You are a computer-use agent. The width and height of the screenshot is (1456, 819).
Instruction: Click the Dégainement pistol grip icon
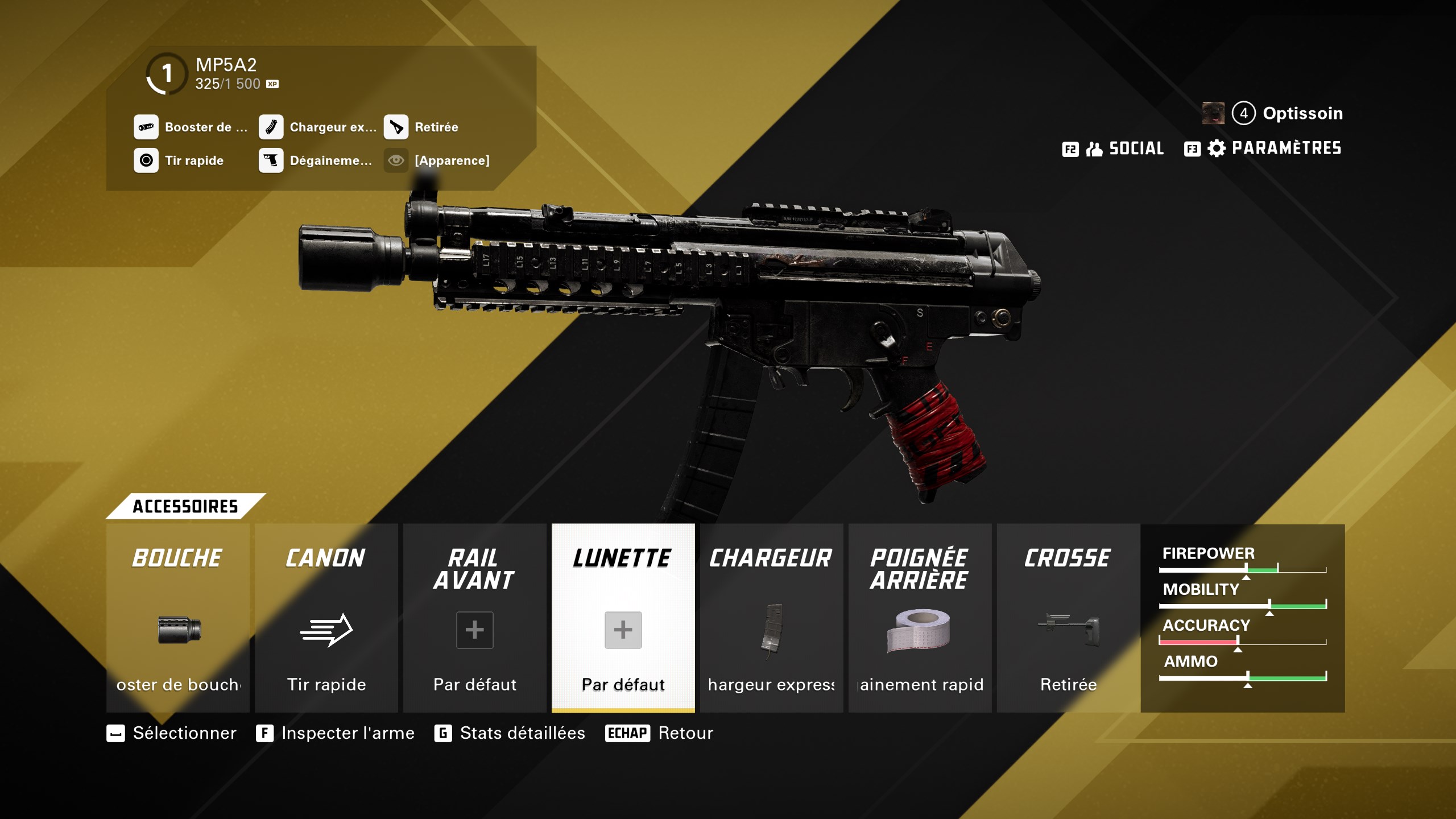[271, 160]
